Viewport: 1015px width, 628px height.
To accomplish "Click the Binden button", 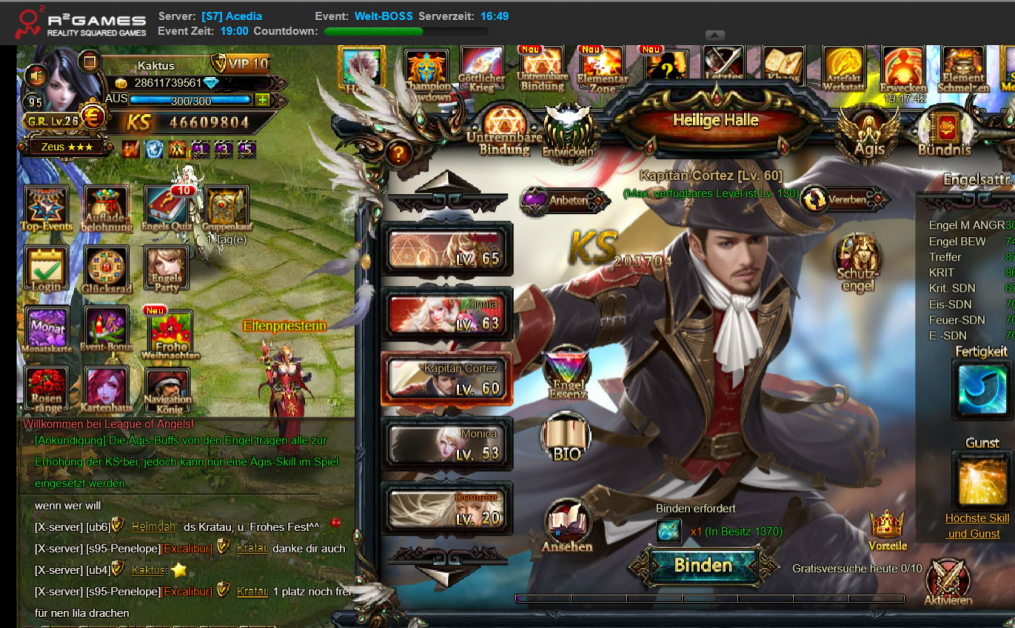I will 703,565.
